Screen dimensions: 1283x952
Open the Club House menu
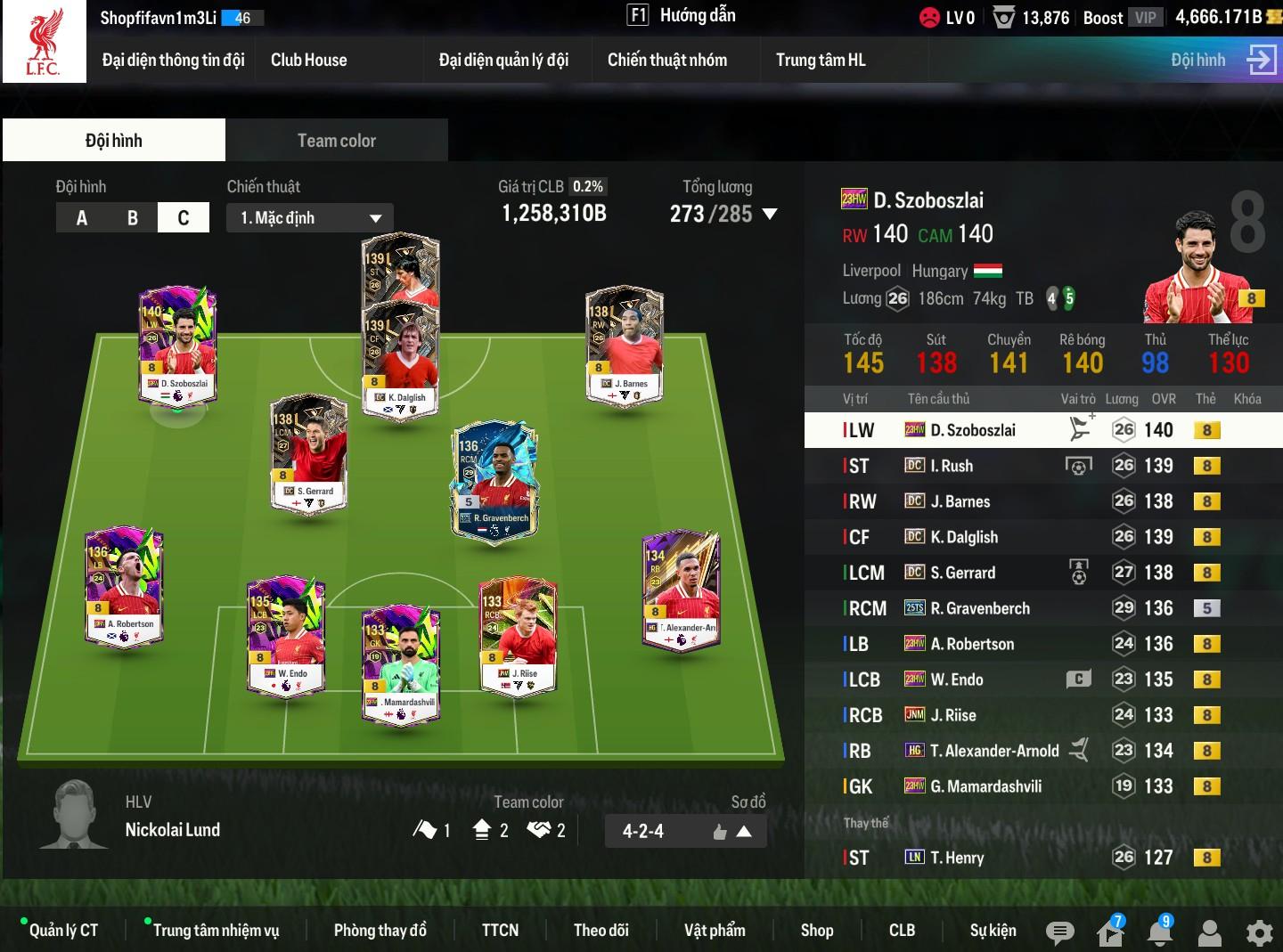[x=308, y=61]
